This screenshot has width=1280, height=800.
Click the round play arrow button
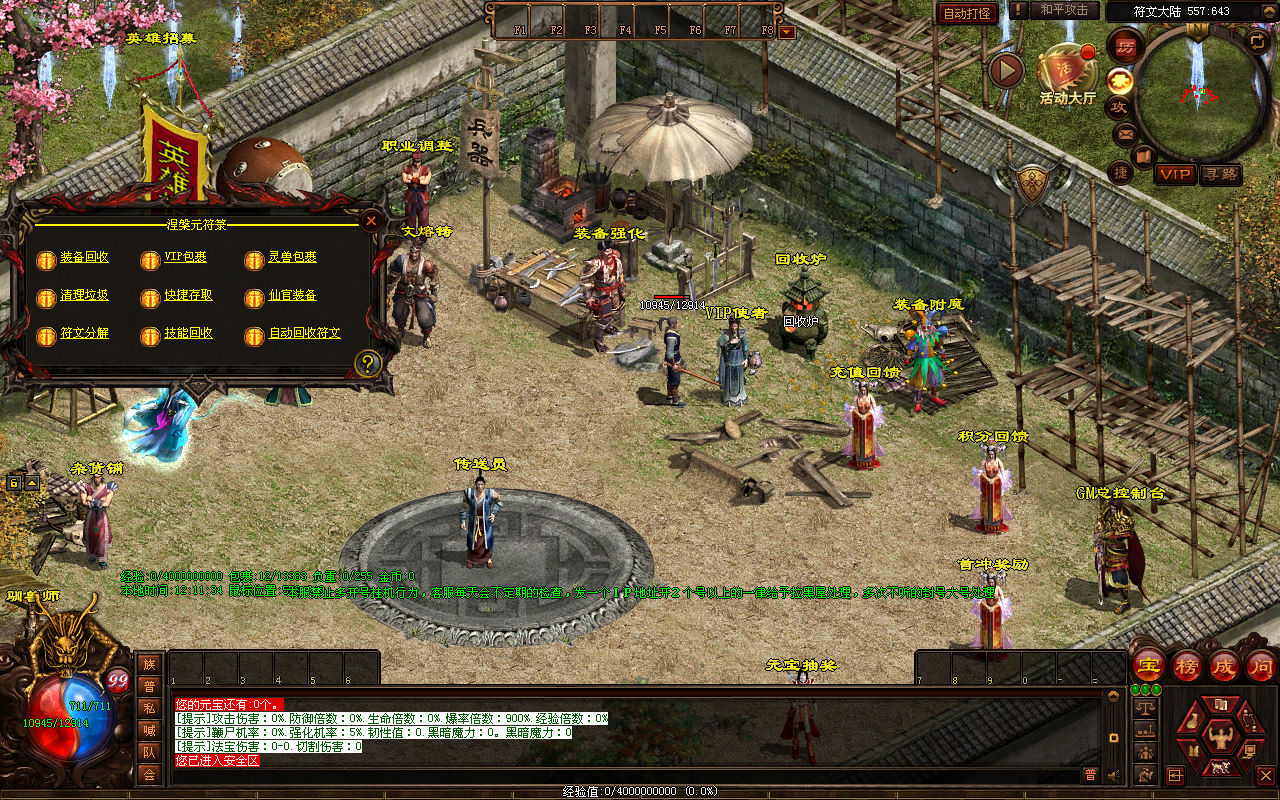tap(1006, 70)
